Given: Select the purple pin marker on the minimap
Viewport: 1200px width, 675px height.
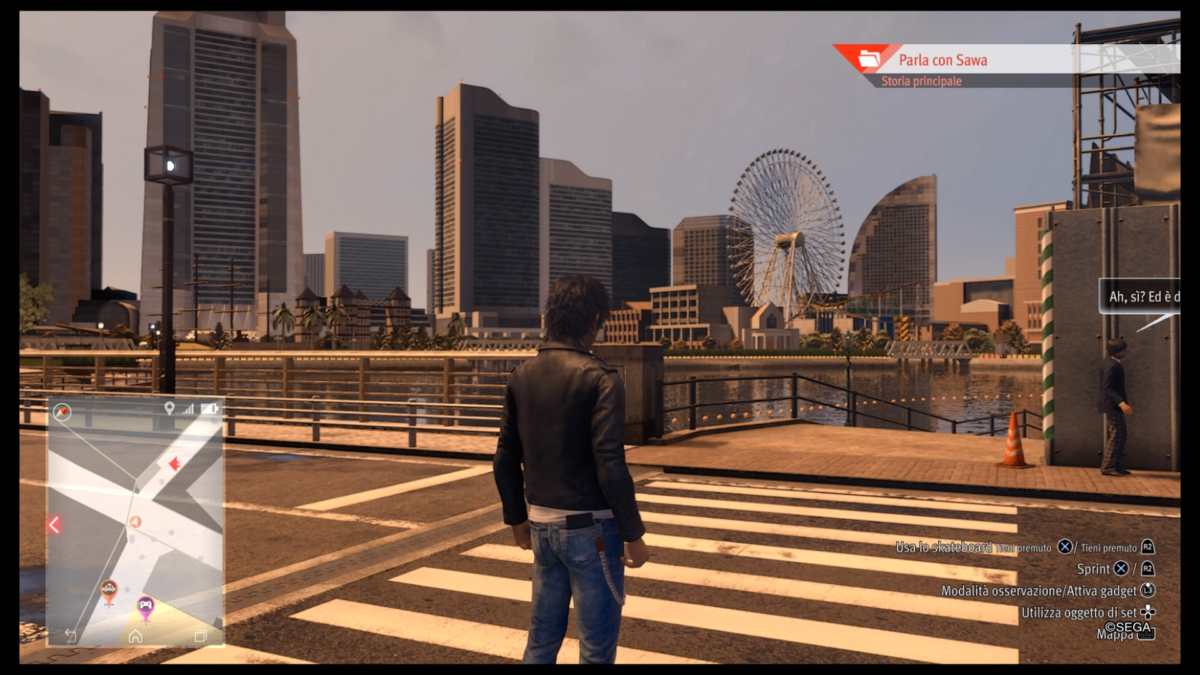Looking at the screenshot, I should [x=145, y=606].
